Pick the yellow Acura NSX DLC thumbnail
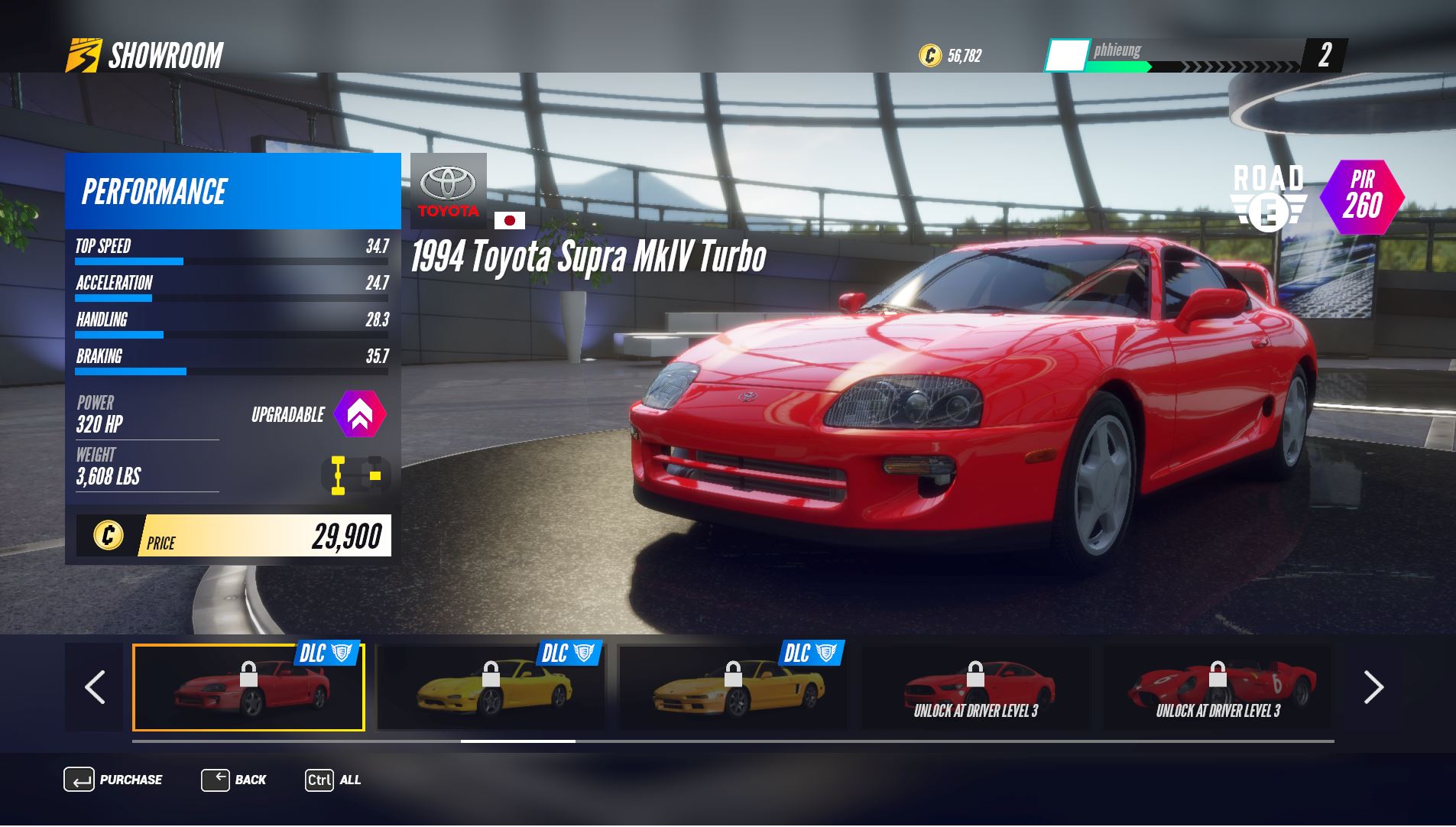 pos(732,687)
